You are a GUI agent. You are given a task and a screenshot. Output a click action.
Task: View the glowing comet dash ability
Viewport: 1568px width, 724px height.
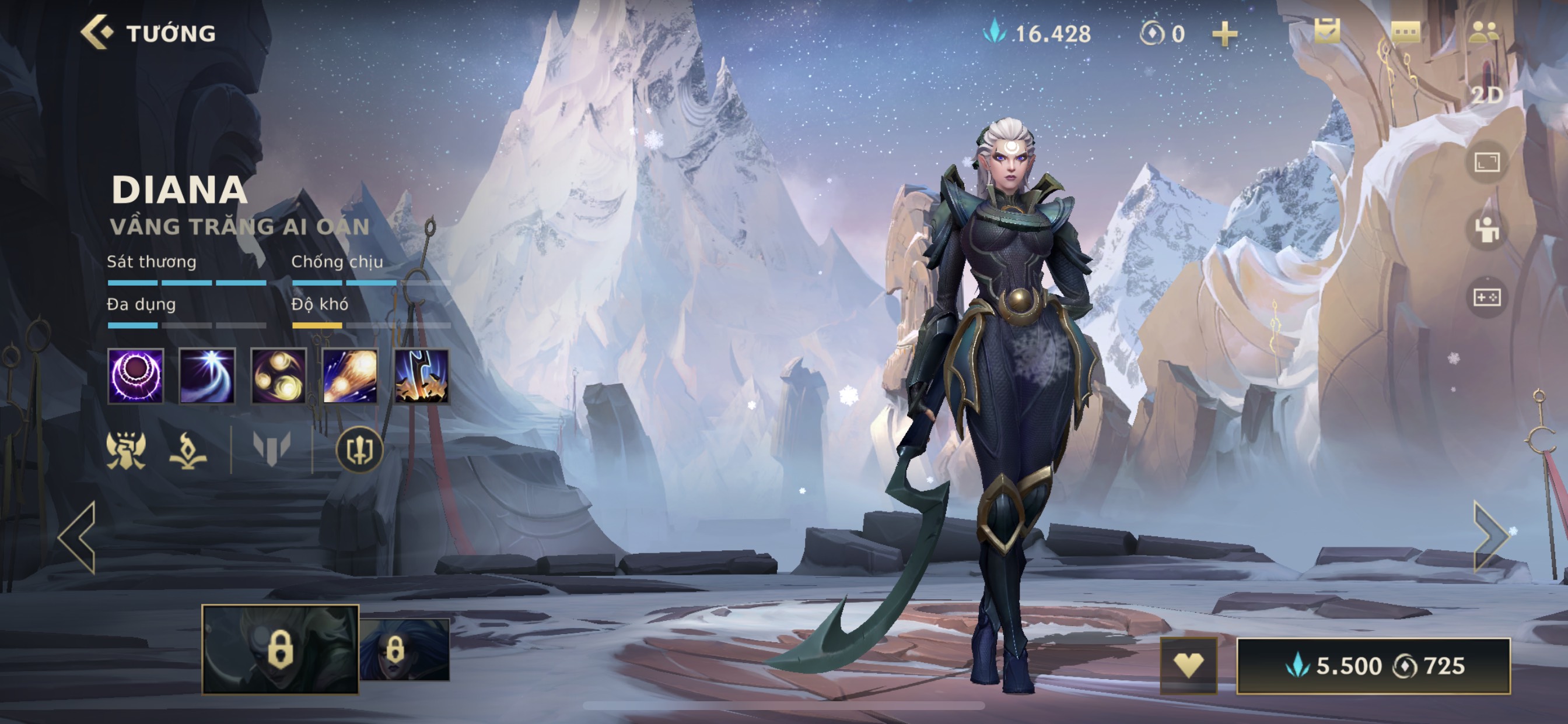click(350, 376)
